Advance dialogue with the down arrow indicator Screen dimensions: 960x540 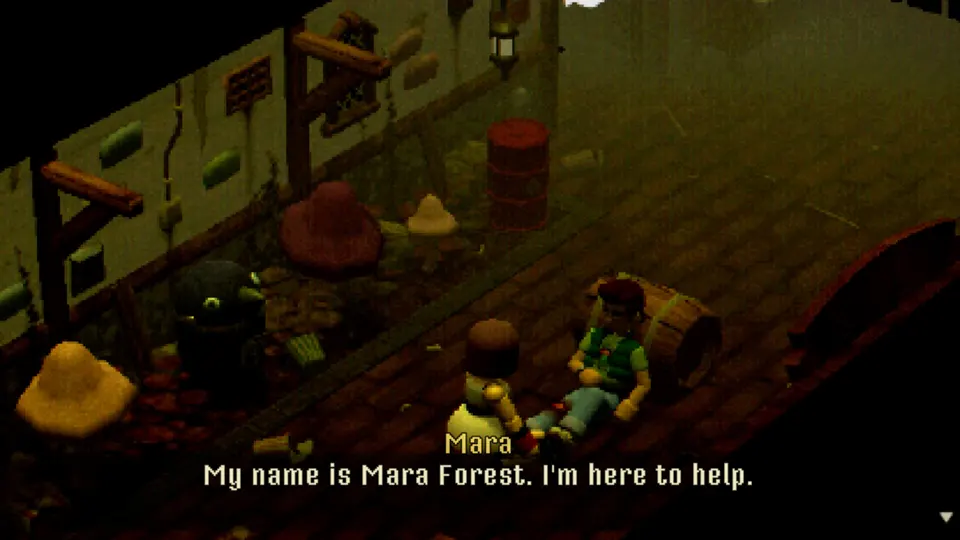(x=946, y=517)
